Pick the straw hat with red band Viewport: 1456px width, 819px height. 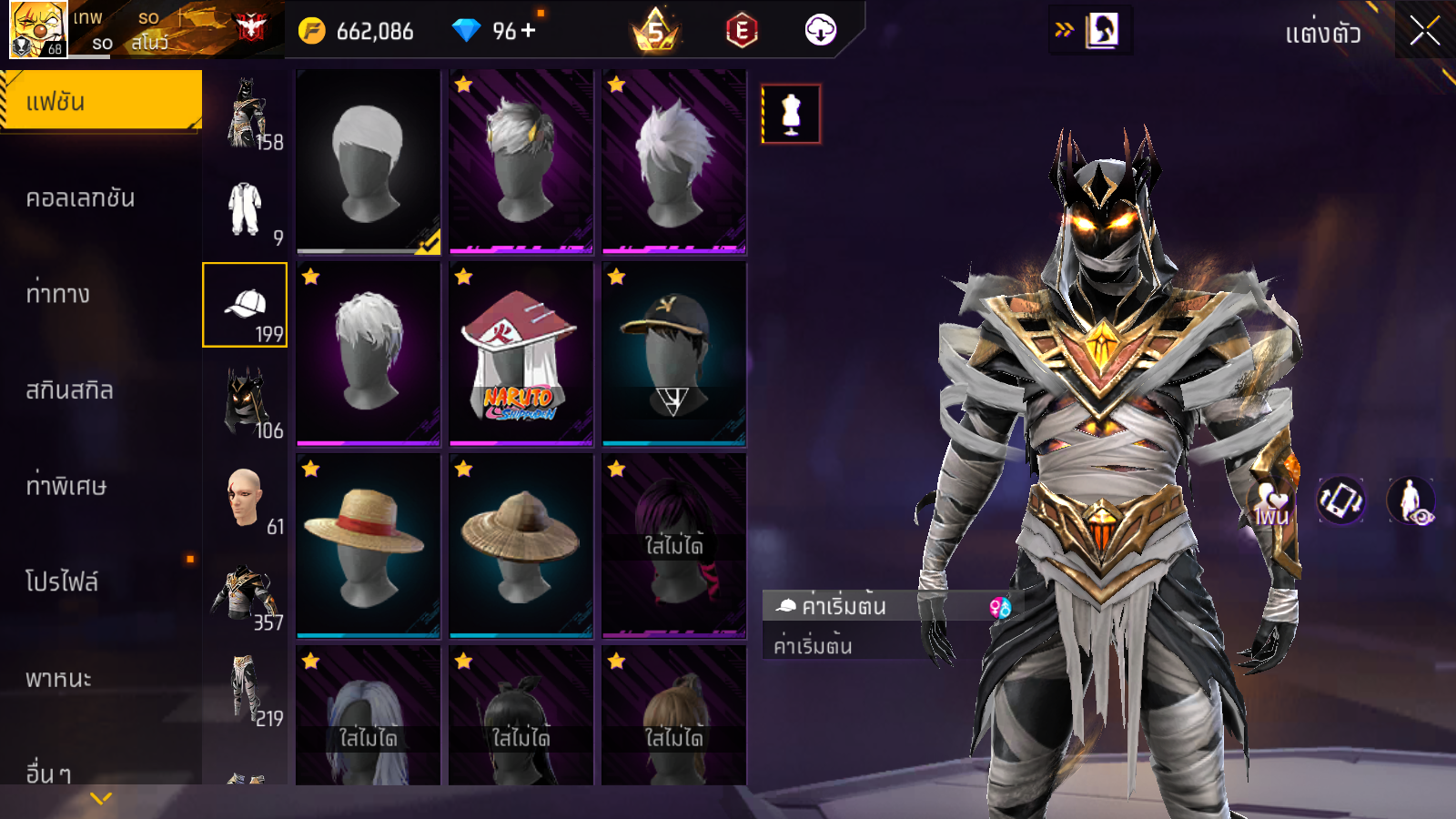[x=368, y=546]
